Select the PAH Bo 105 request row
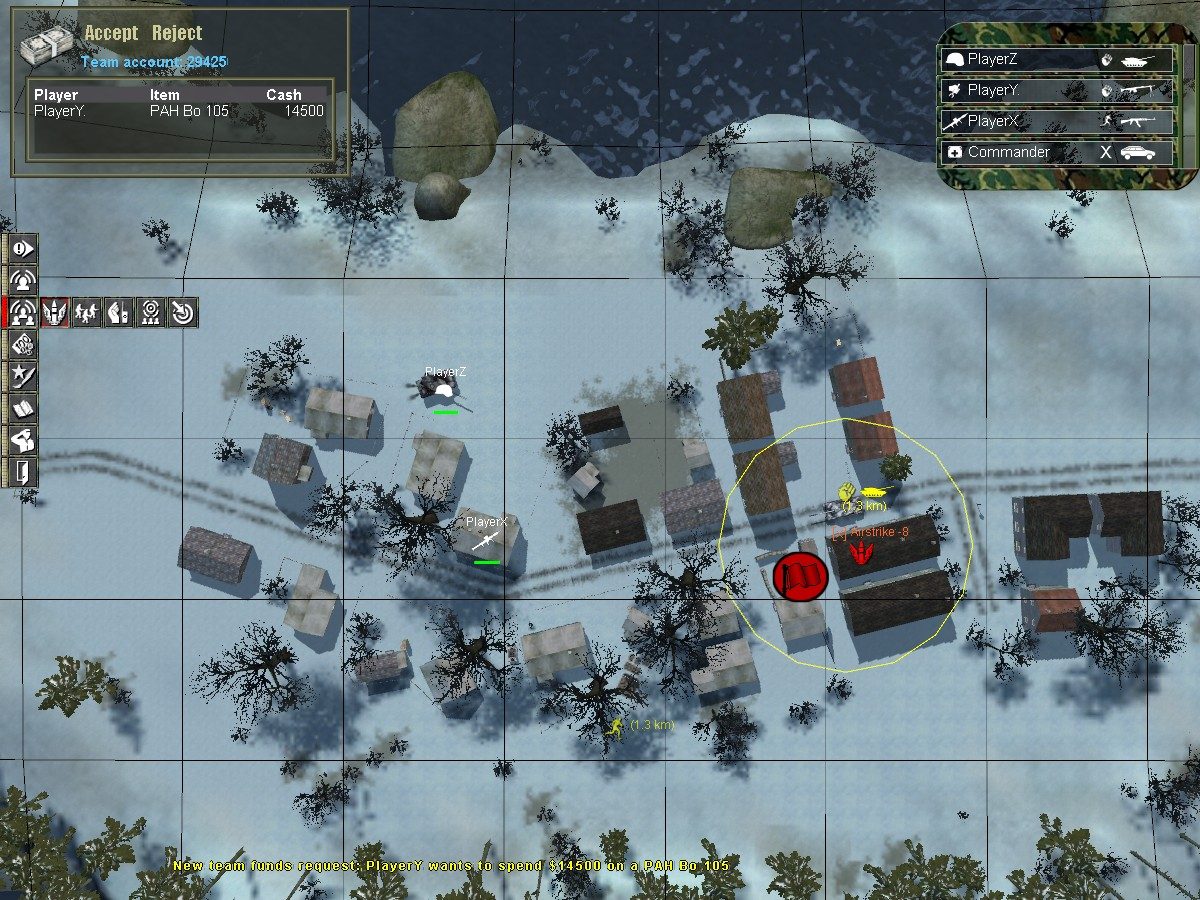This screenshot has height=900, width=1200. pos(179,111)
